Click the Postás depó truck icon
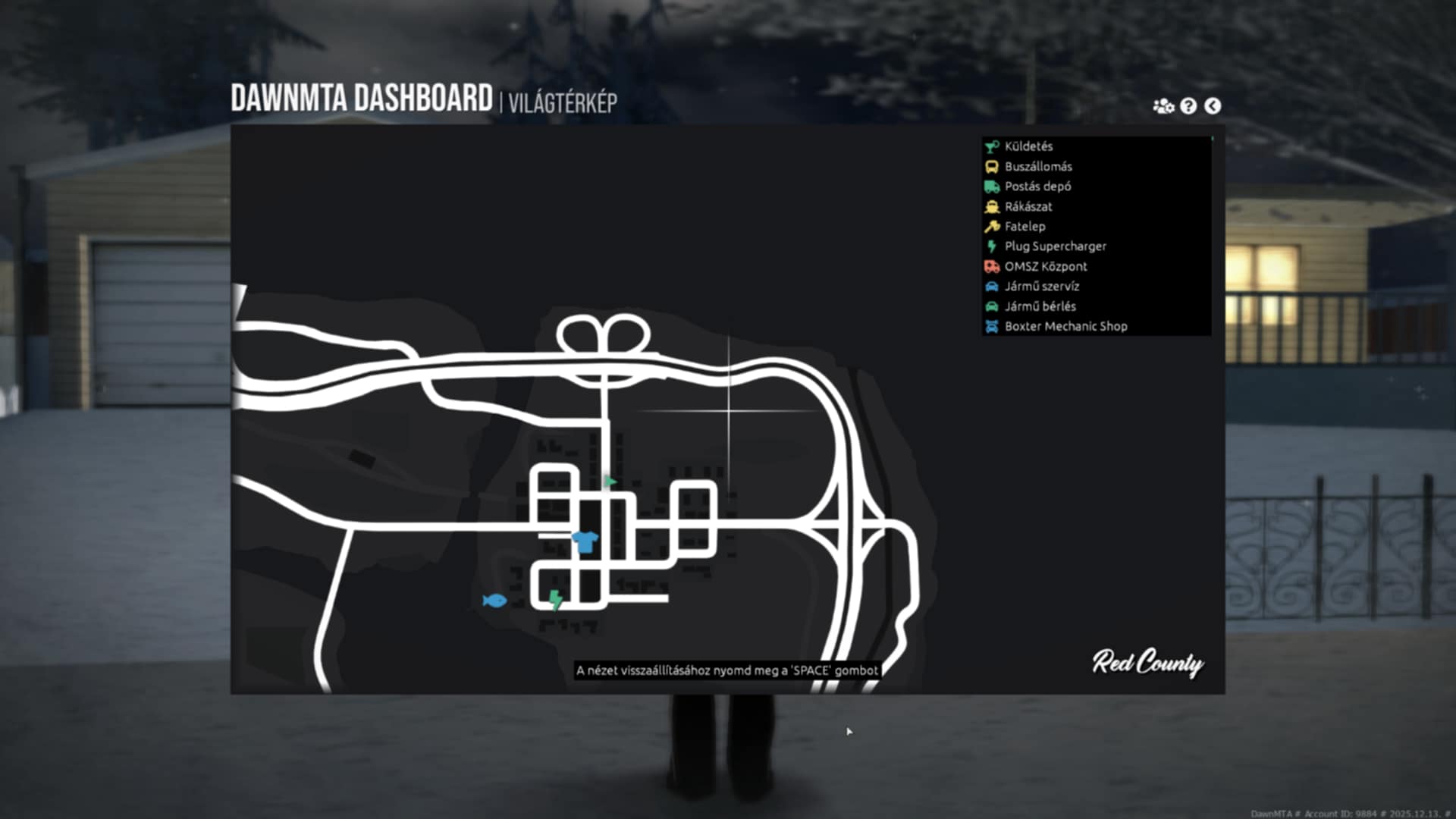1456x819 pixels. pos(991,187)
